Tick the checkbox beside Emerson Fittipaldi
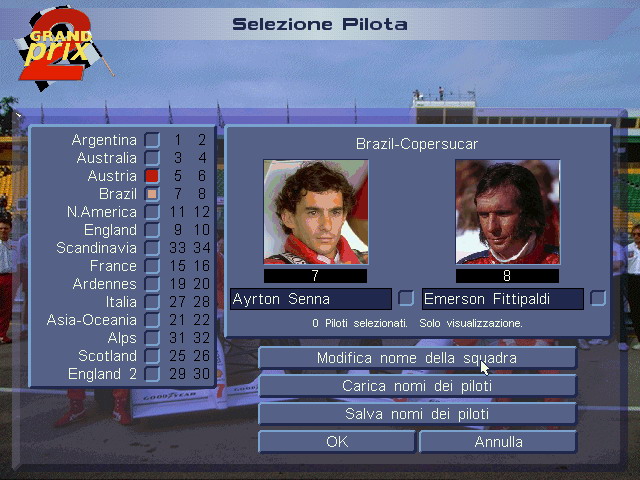The height and width of the screenshot is (480, 640). click(x=598, y=298)
